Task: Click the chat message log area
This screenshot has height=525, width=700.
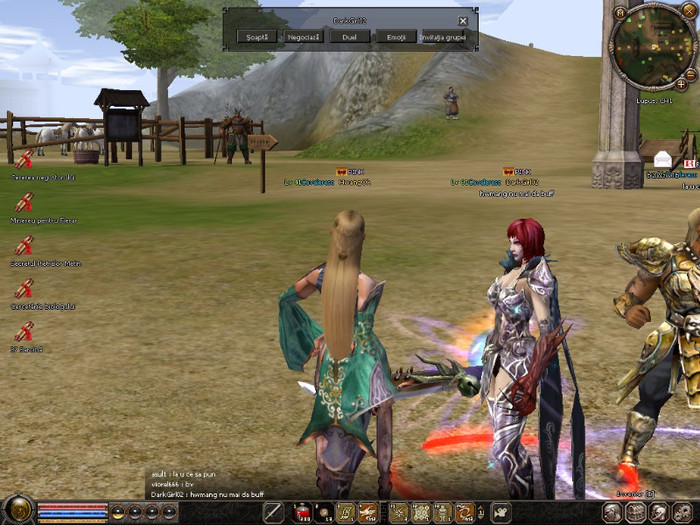Action: (x=200, y=484)
